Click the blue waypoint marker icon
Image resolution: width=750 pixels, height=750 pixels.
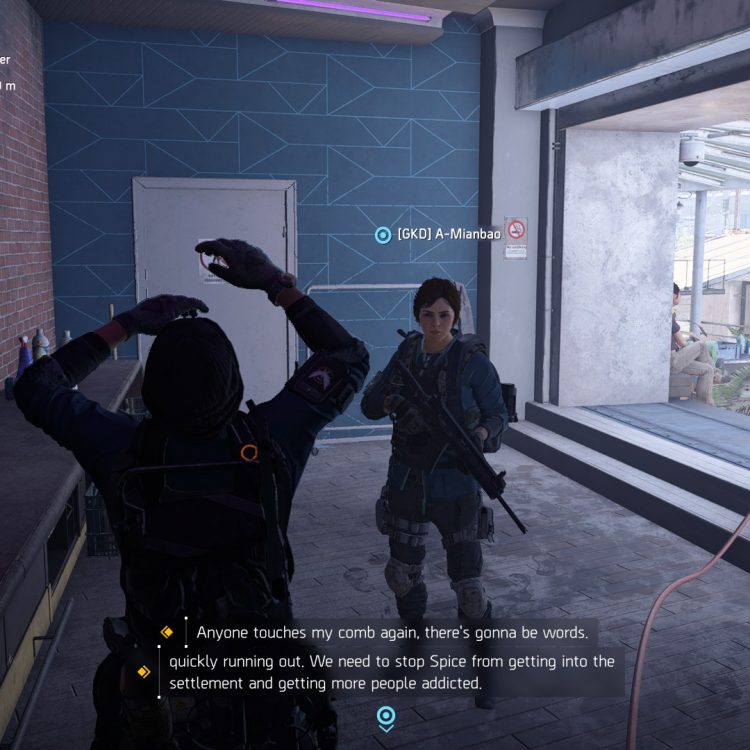[385, 717]
